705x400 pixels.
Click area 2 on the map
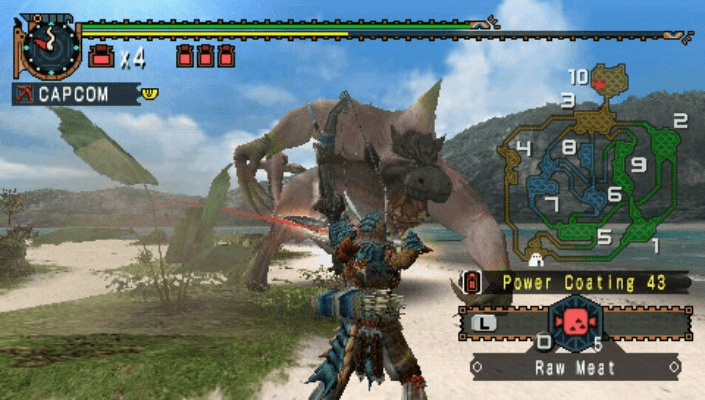click(x=679, y=122)
